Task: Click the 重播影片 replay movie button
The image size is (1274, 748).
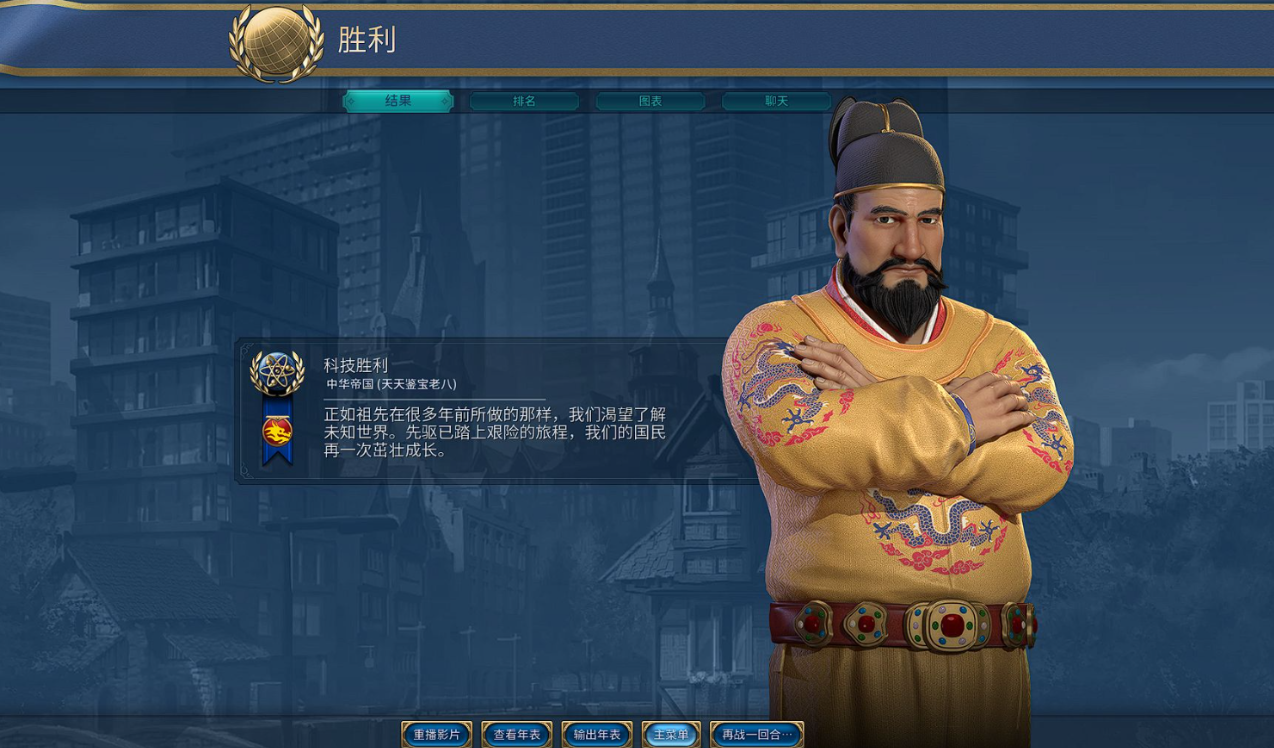Action: point(437,735)
